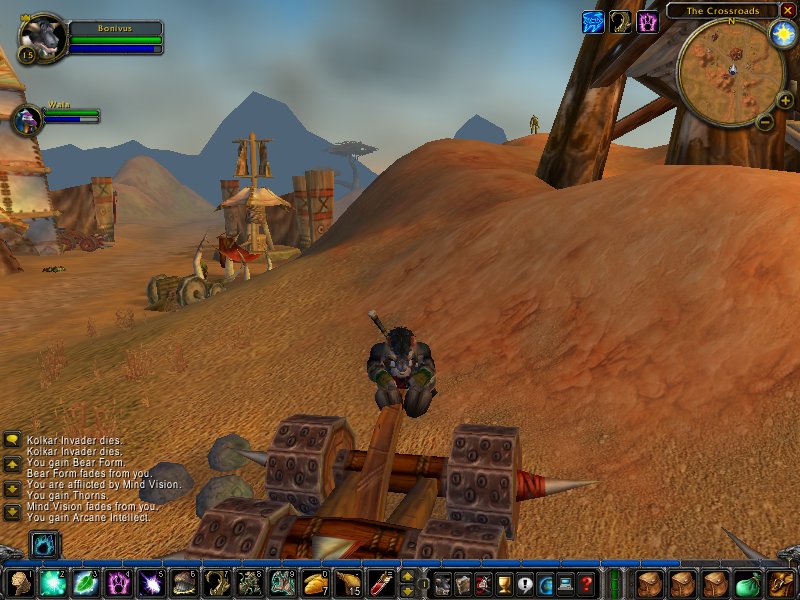Image resolution: width=800 pixels, height=600 pixels.
Task: Use the purple paw ability in slot 4
Action: (117, 582)
